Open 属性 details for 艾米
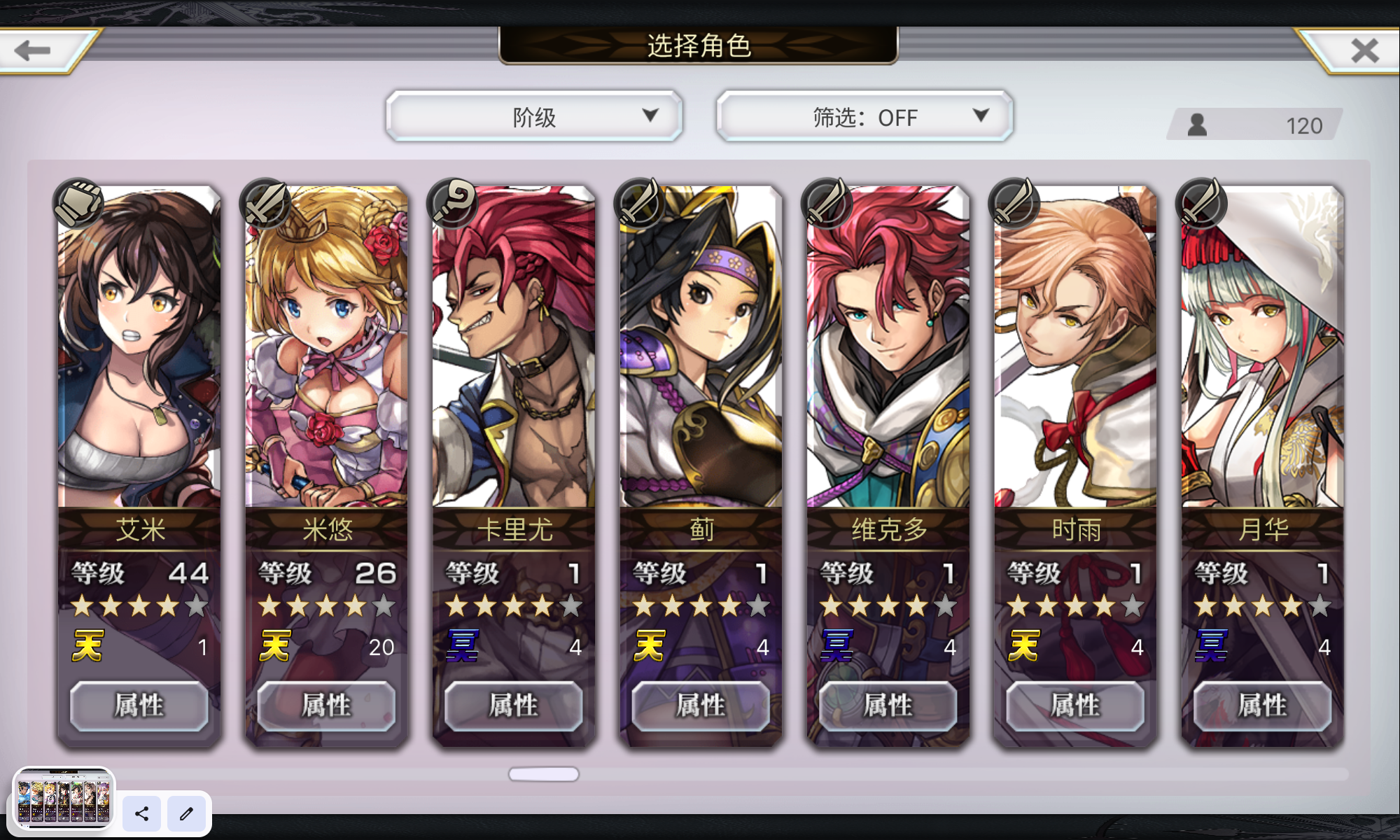 coord(139,706)
